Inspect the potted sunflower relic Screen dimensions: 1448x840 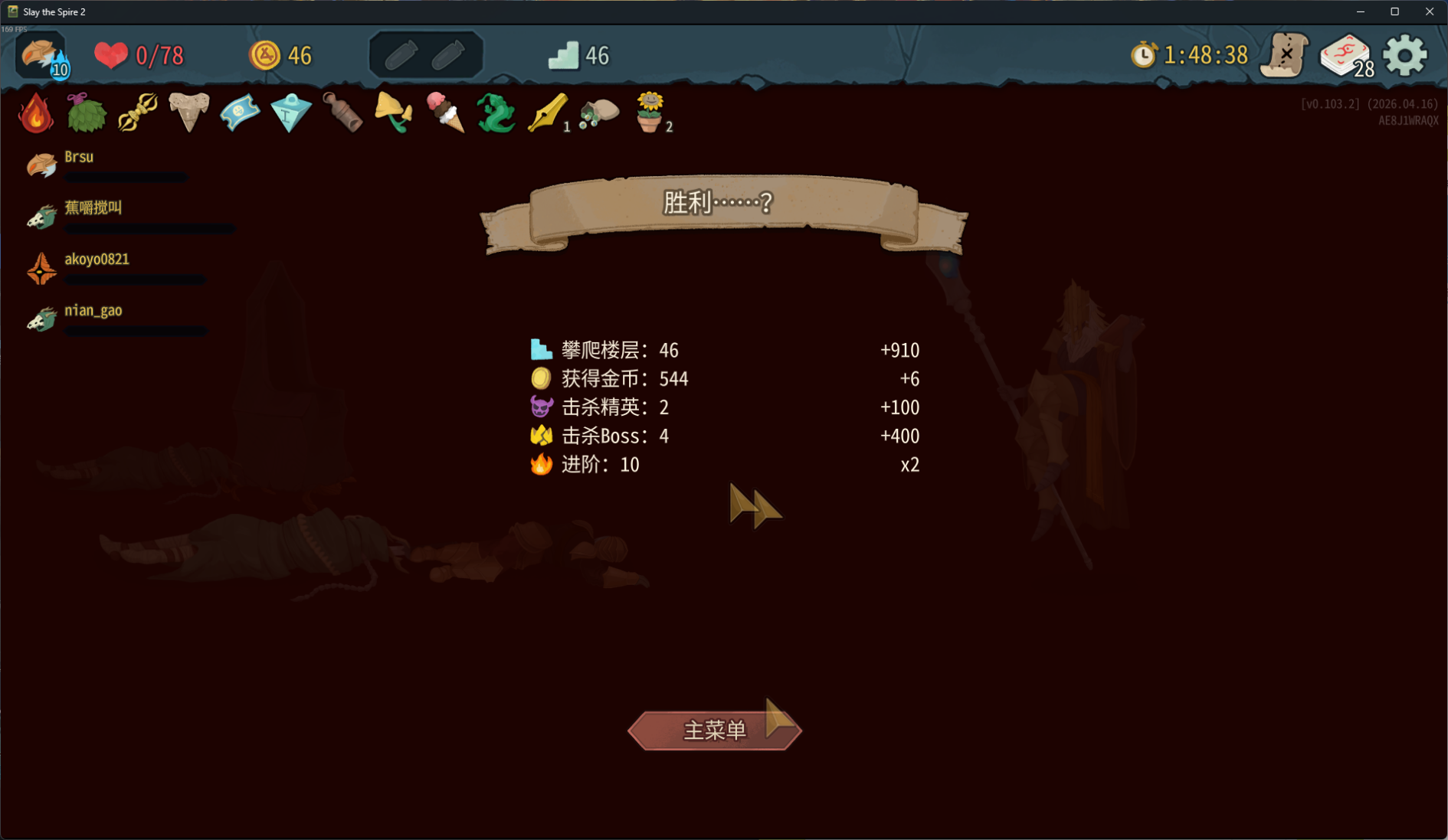[x=650, y=113]
